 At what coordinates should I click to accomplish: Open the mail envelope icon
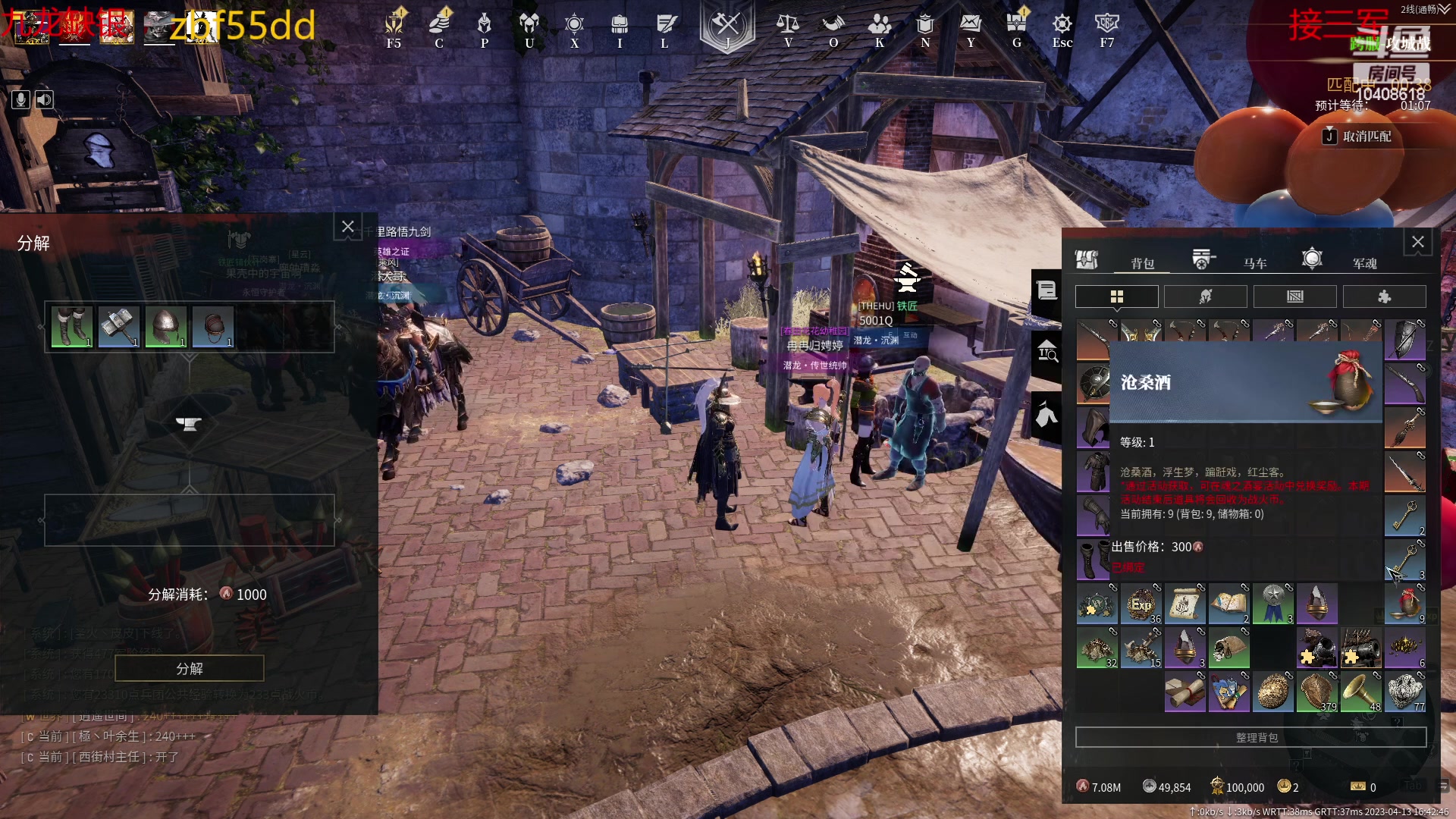tap(971, 24)
